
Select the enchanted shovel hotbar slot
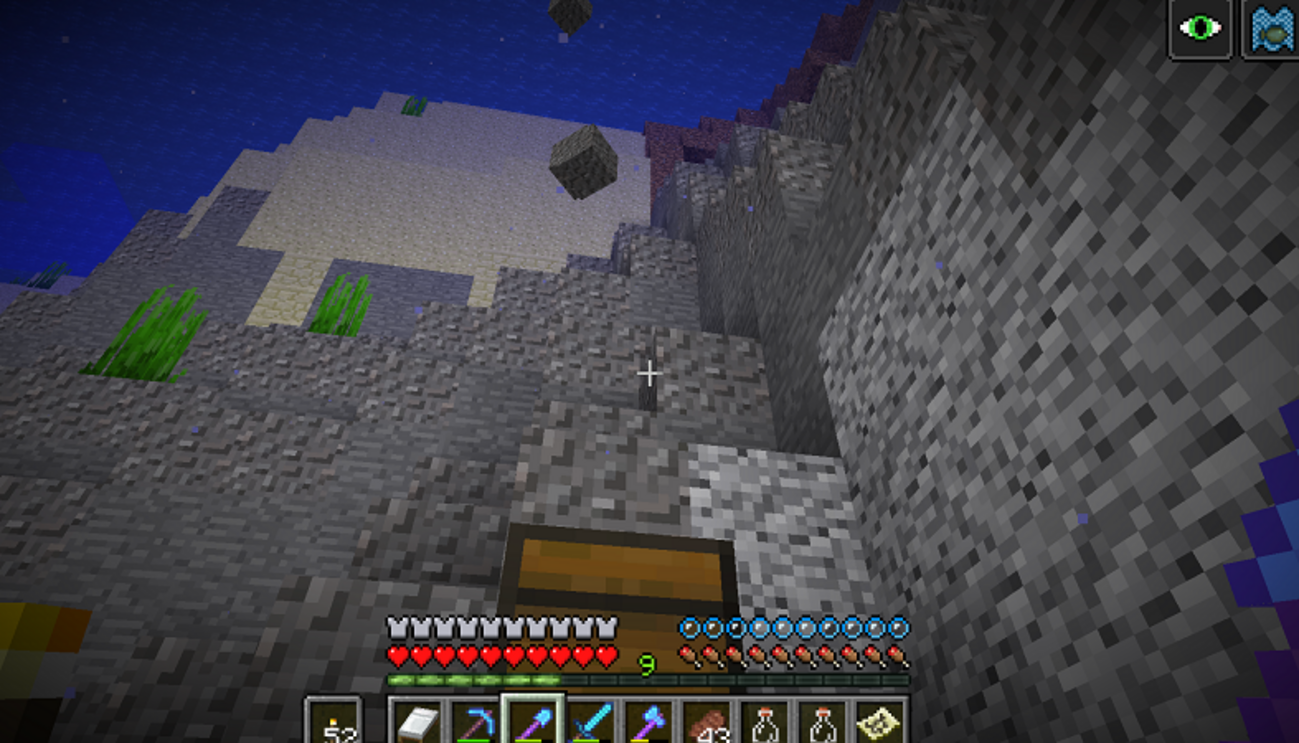point(532,722)
